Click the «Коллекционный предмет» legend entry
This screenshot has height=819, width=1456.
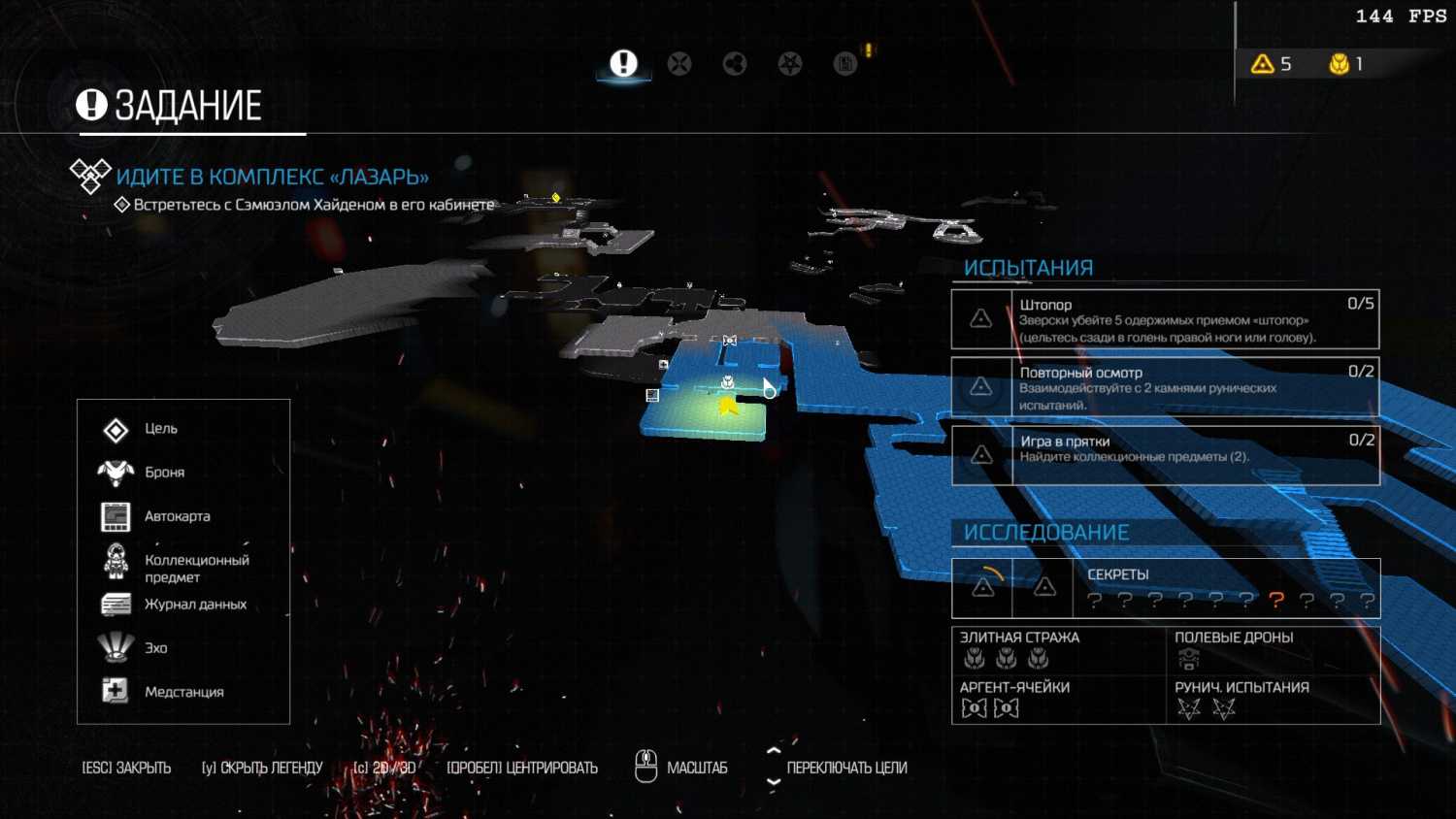tap(196, 569)
